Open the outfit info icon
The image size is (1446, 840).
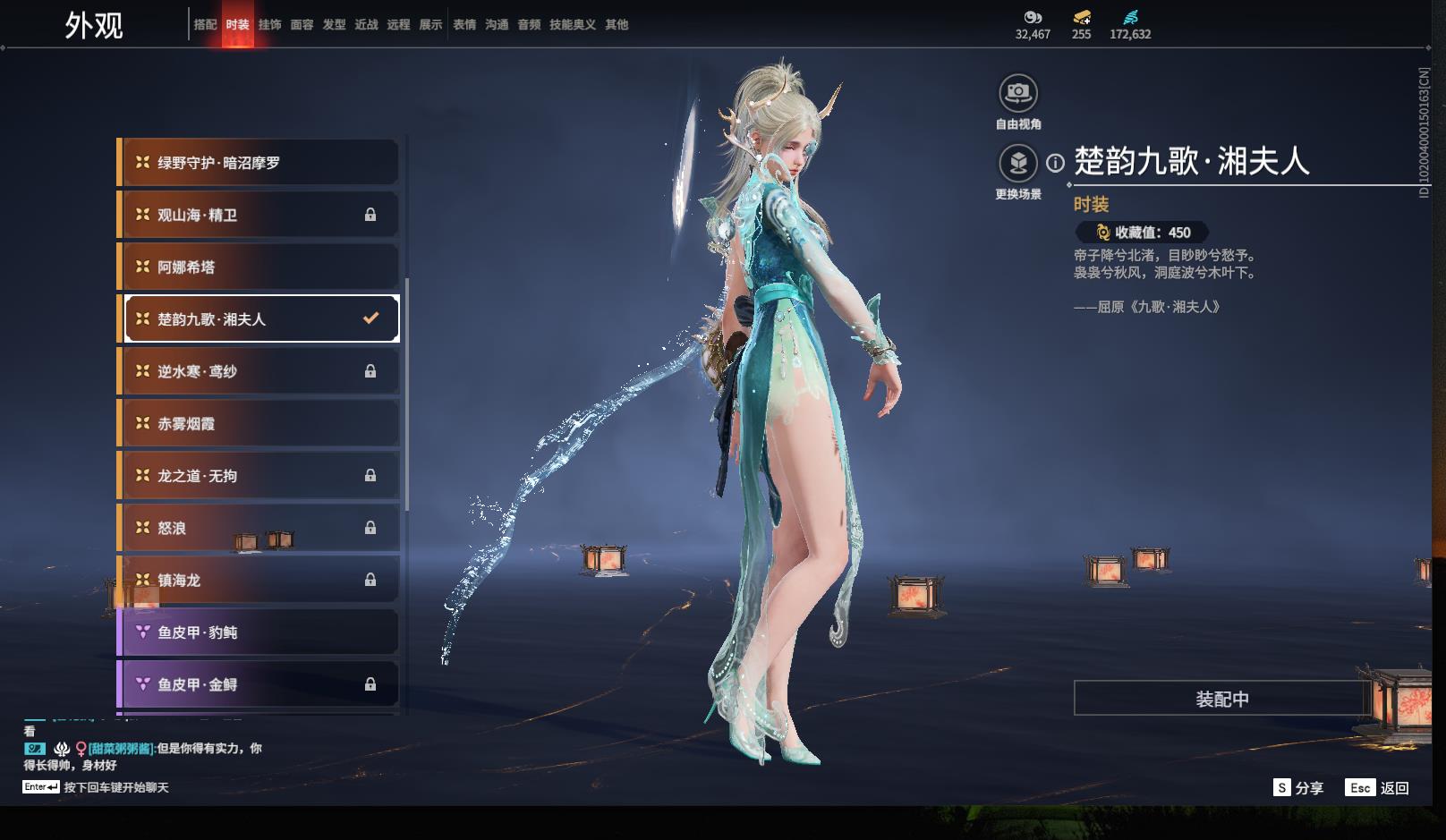tap(1056, 163)
